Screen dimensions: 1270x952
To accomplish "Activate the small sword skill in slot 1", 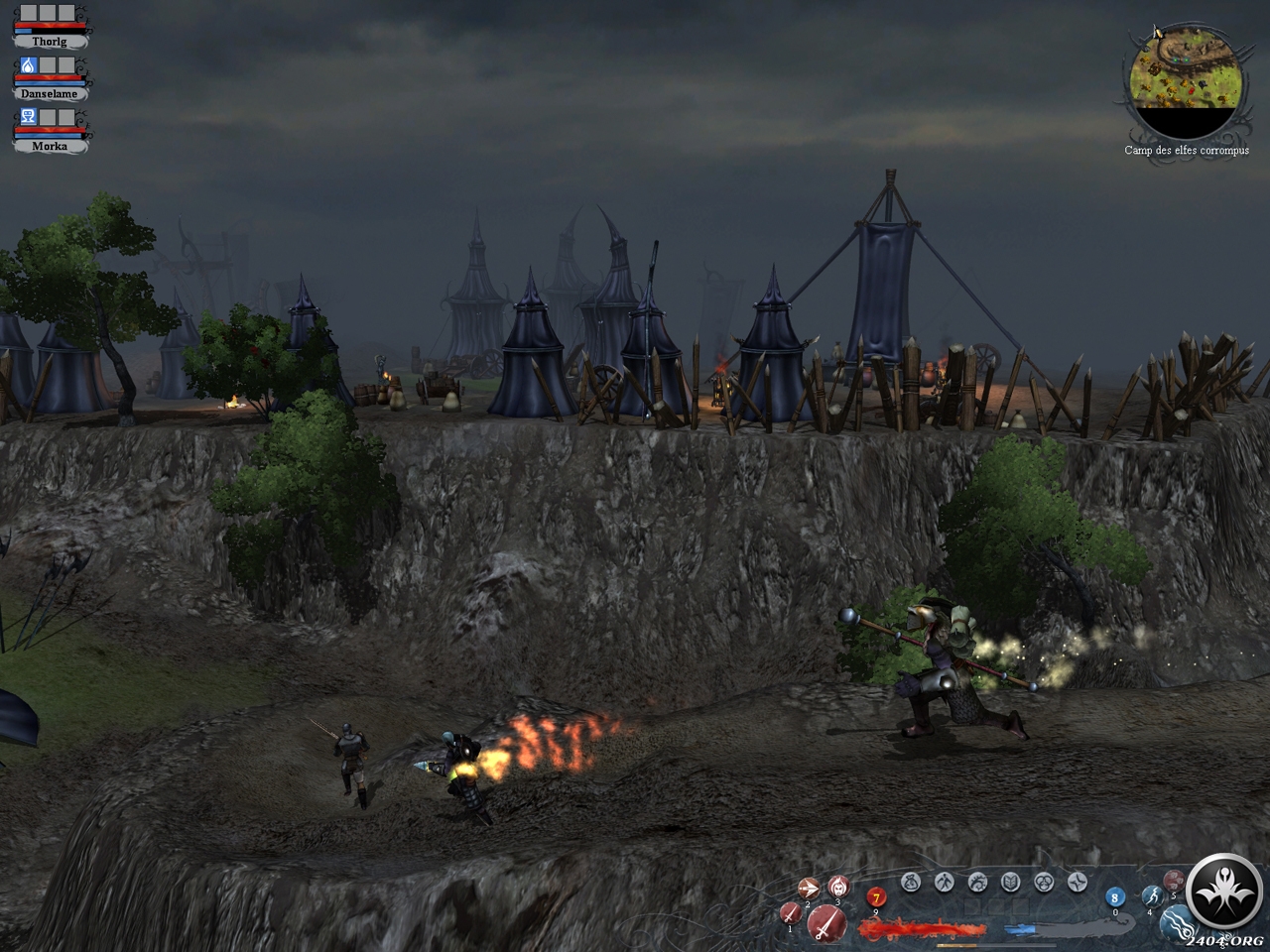I will coord(791,913).
